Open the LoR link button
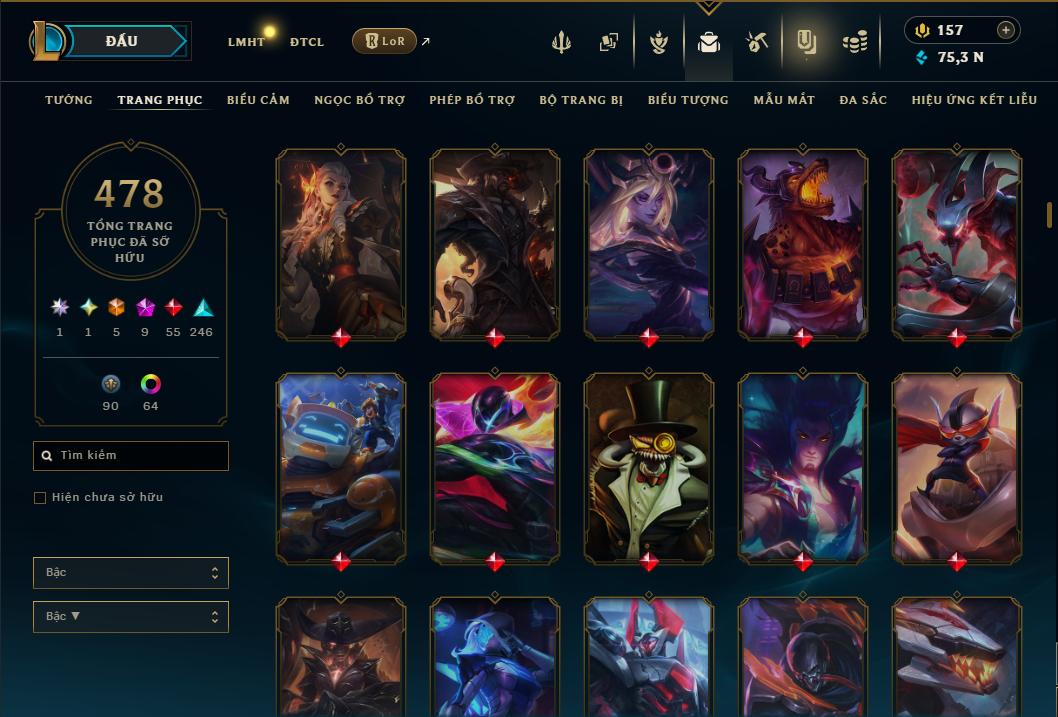The height and width of the screenshot is (717, 1058). 384,41
